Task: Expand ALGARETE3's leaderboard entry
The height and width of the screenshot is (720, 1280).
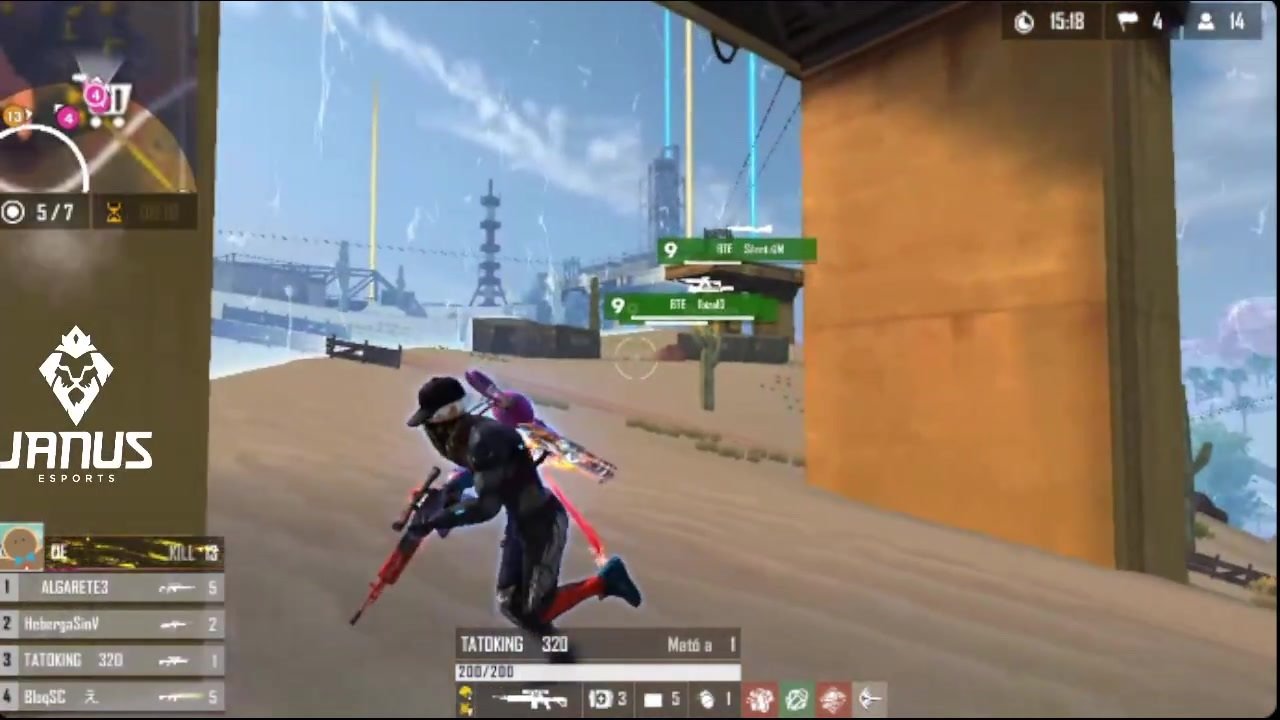Action: (100, 588)
